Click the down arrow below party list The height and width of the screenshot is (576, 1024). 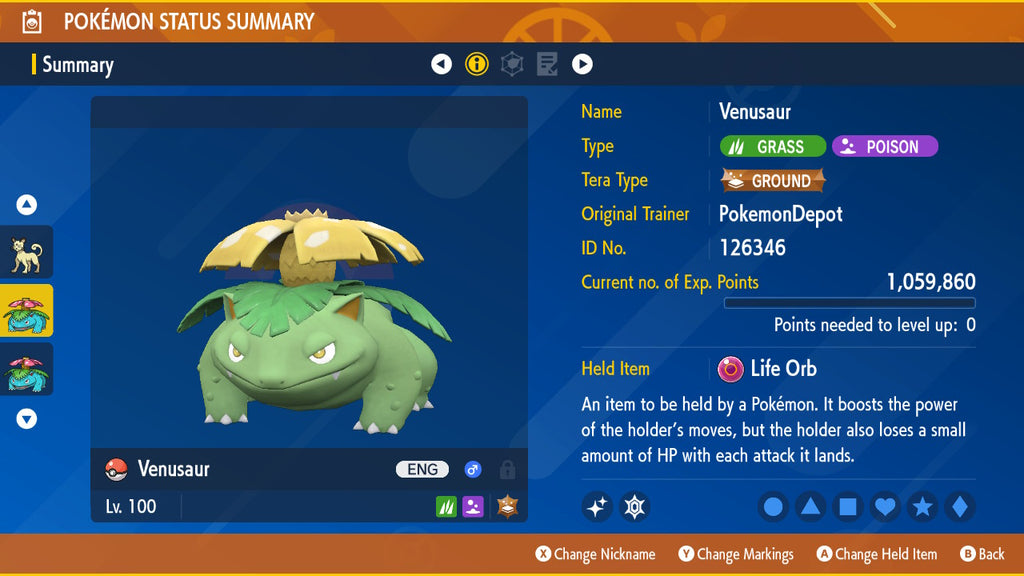coord(27,419)
